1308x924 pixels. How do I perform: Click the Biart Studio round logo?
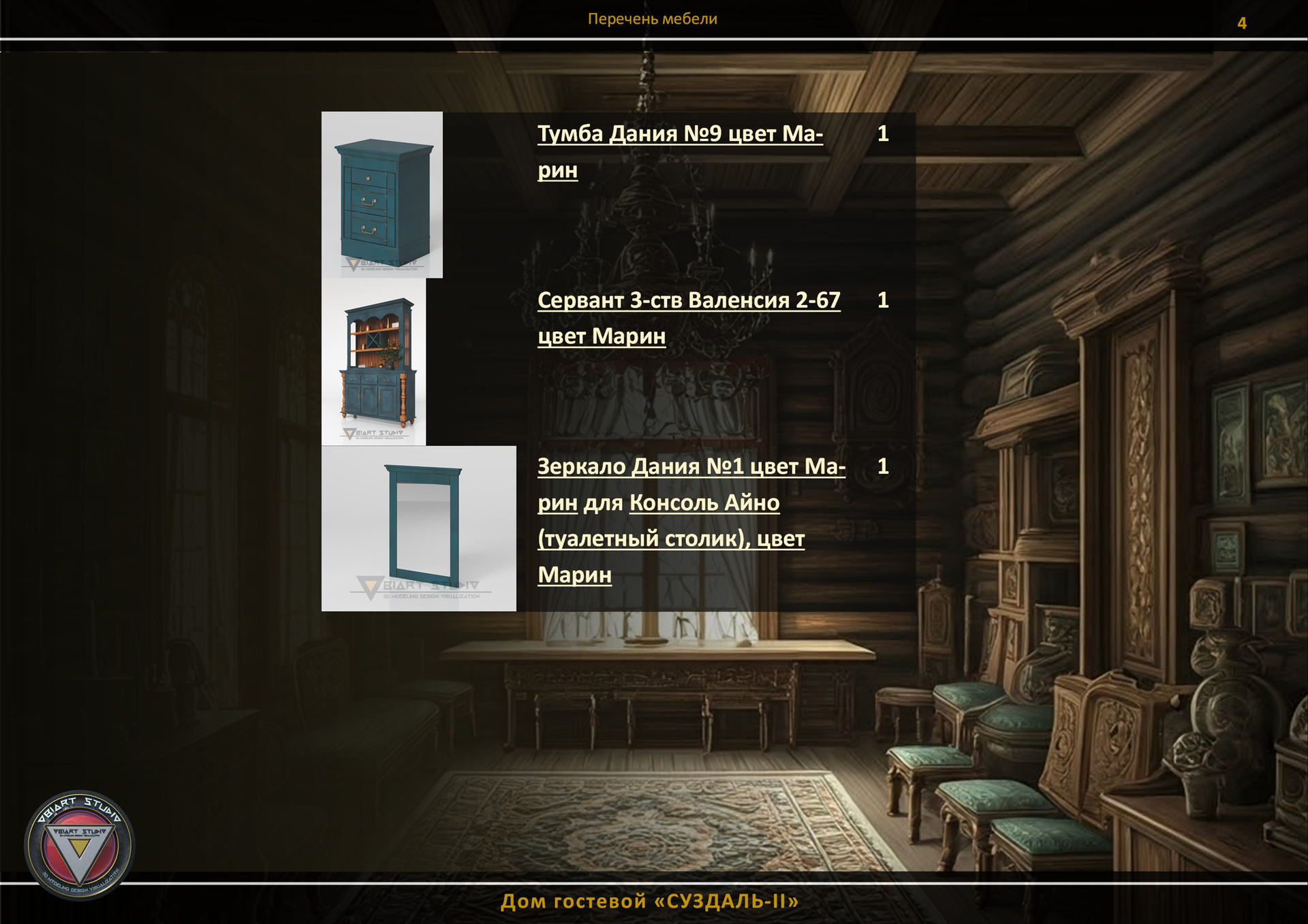[80, 844]
